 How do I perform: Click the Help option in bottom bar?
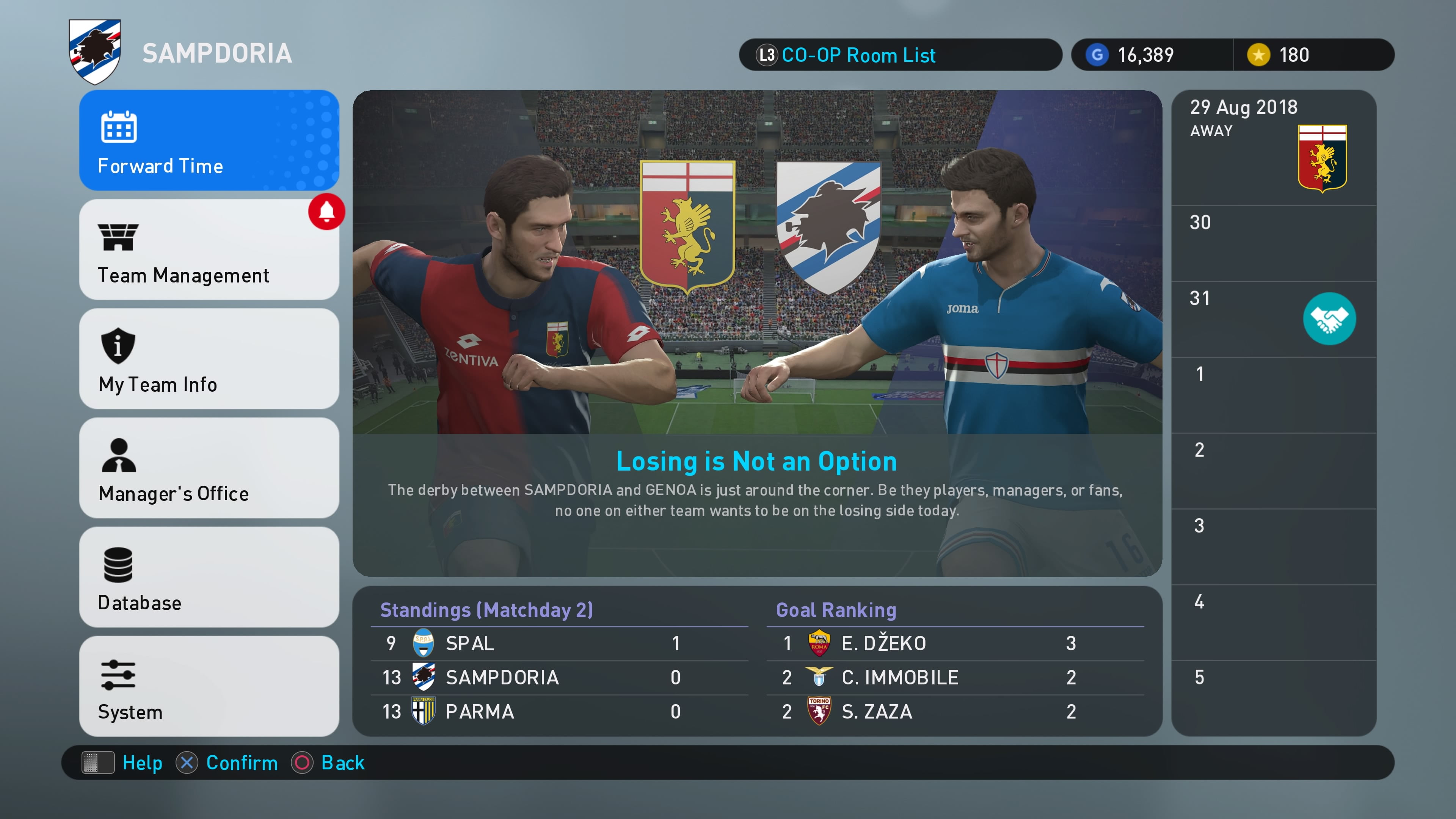point(142,763)
